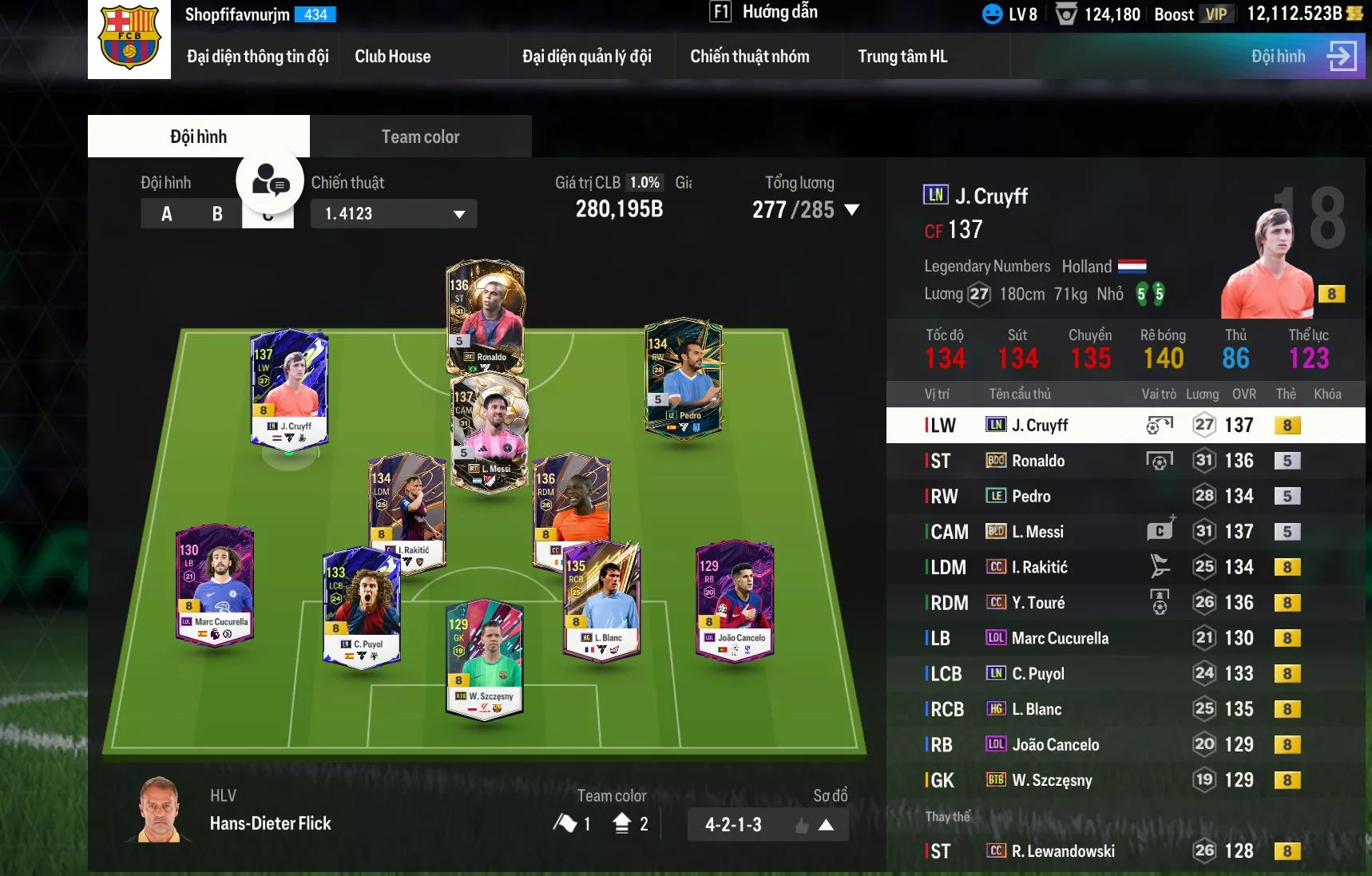Expand the Tổng lương salary arrow
Screen dimensions: 1372x876
[852, 210]
